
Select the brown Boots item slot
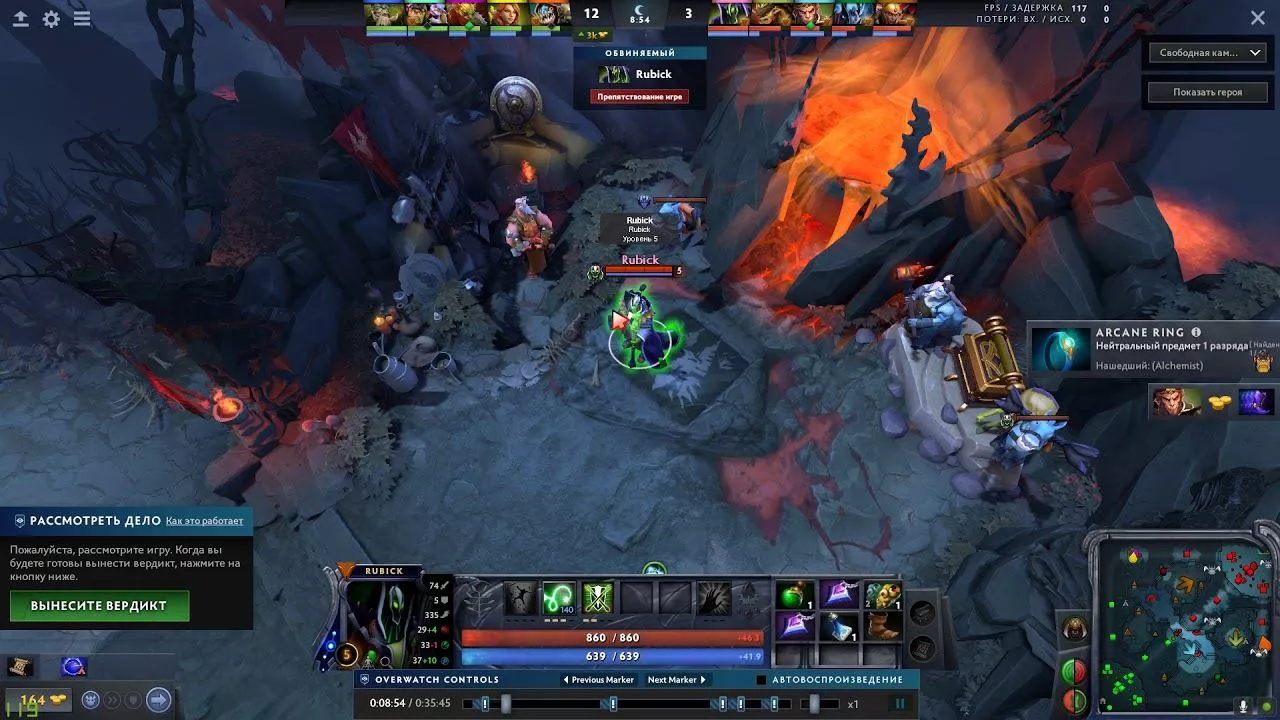point(883,627)
